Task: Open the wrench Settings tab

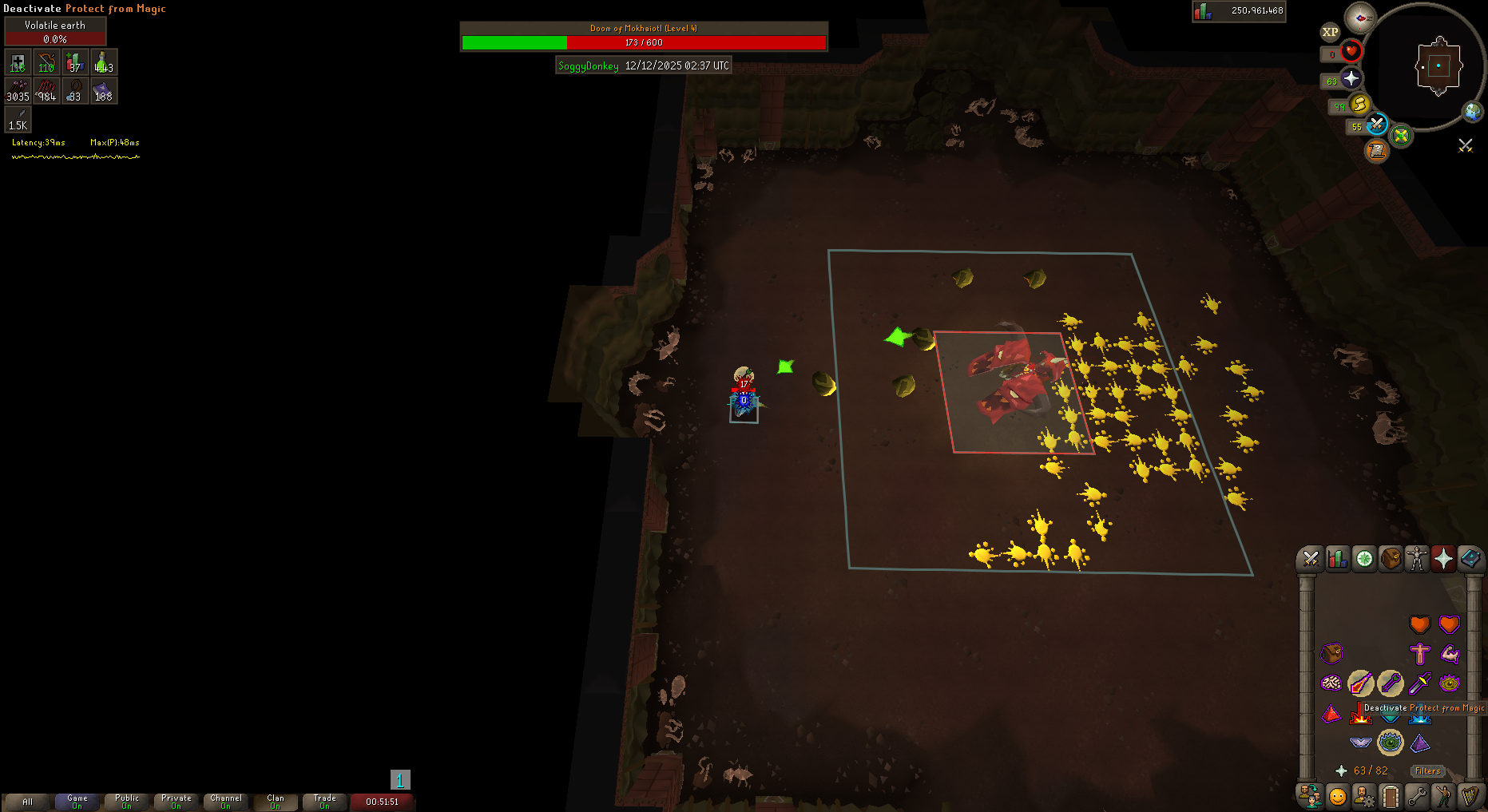Action: point(1417,796)
